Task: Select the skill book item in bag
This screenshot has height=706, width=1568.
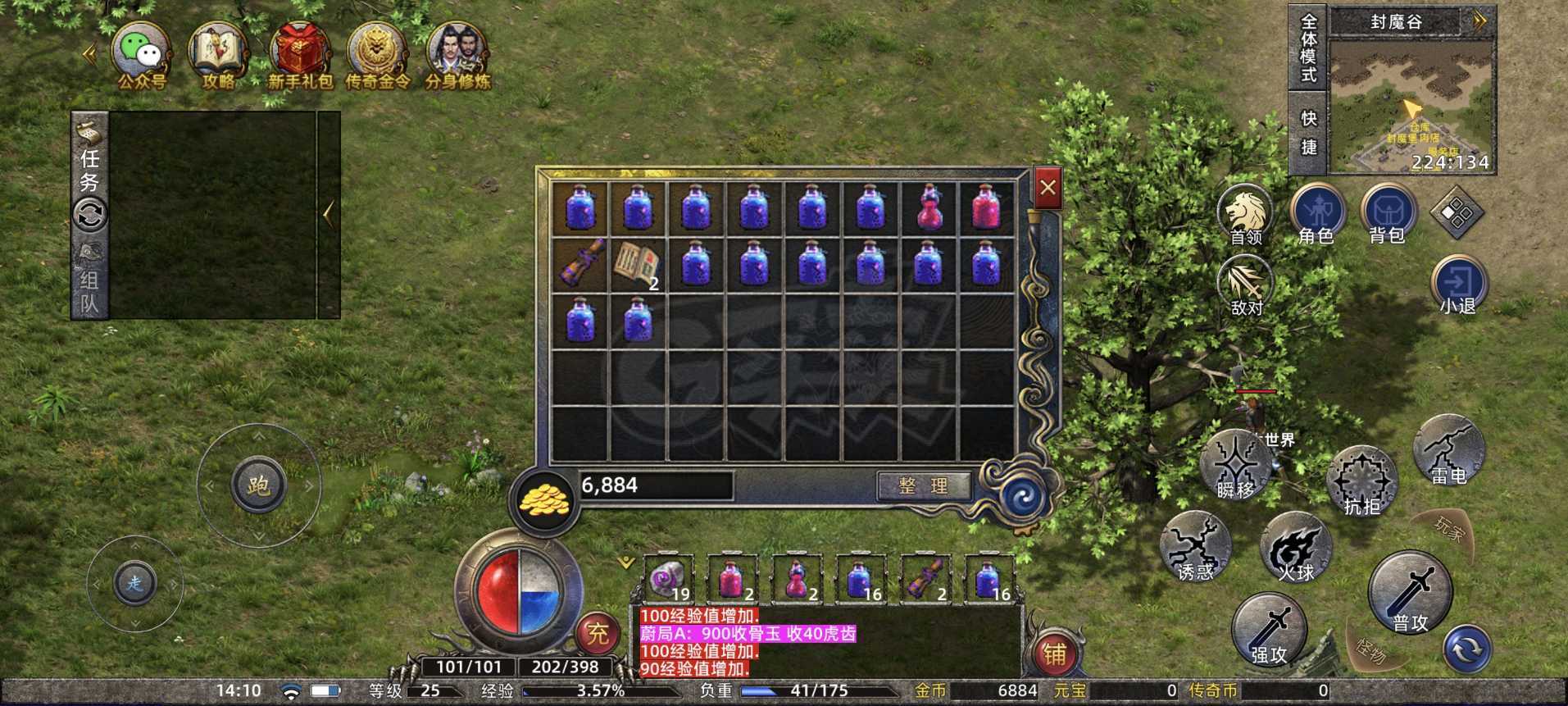Action: [637, 264]
